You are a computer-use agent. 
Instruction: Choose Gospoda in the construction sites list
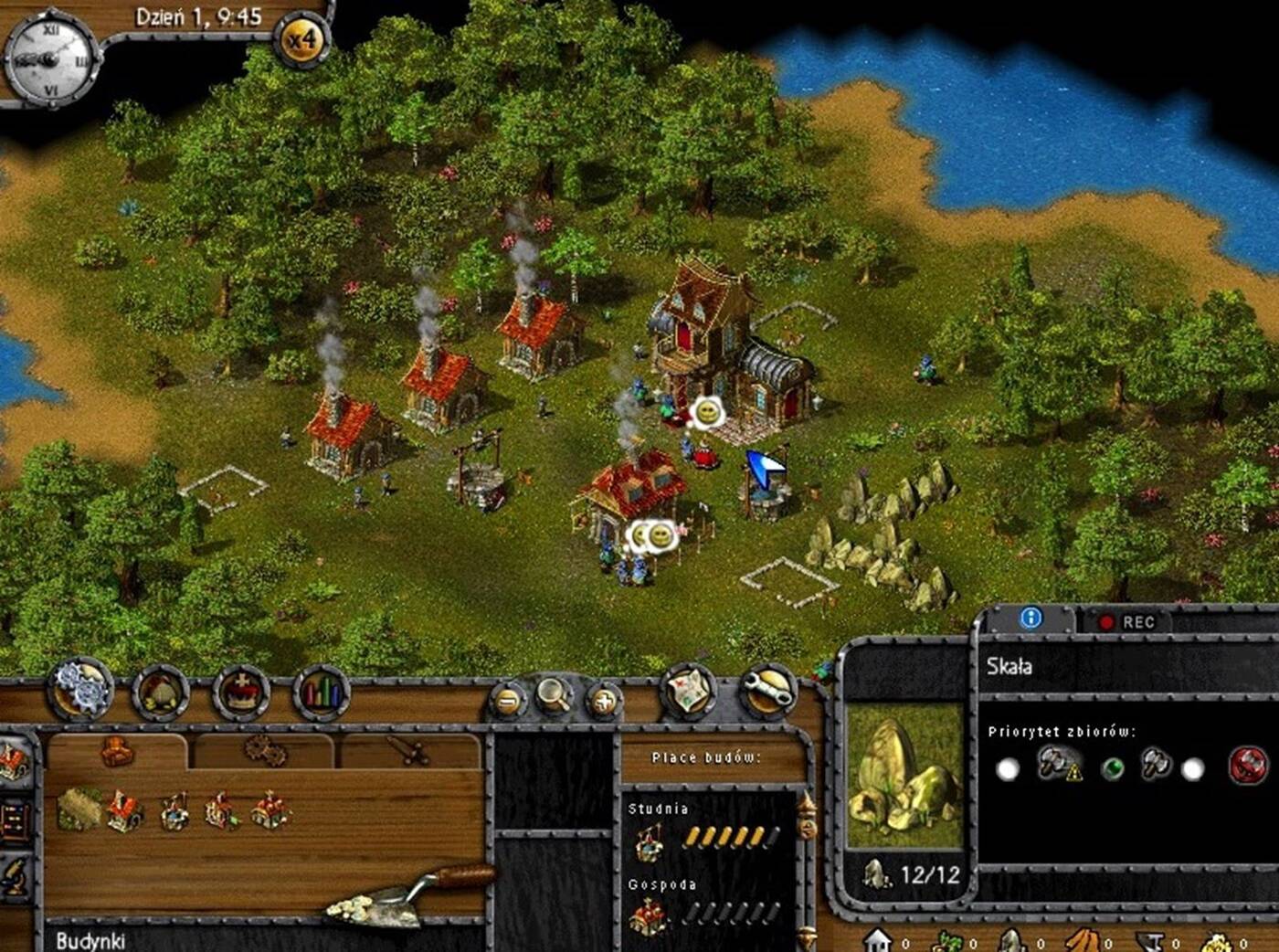click(650, 914)
